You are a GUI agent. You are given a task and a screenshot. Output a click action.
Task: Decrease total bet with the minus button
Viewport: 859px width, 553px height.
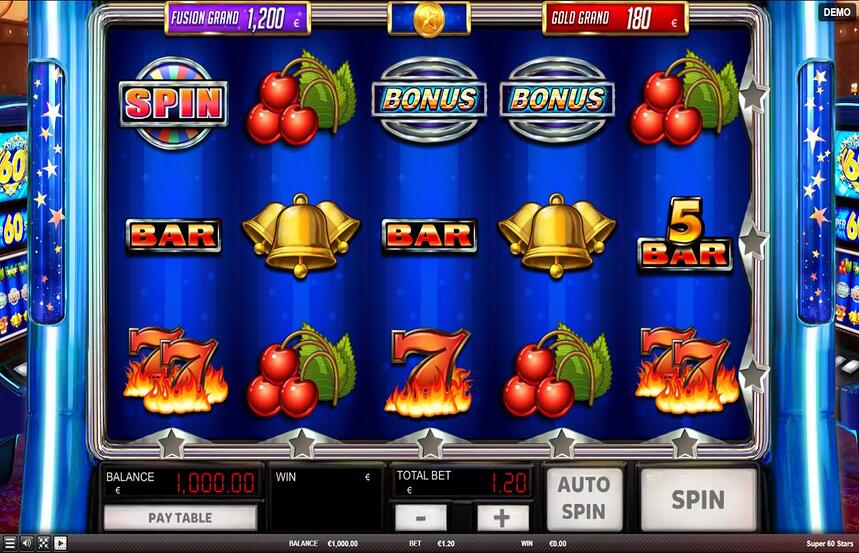click(420, 518)
